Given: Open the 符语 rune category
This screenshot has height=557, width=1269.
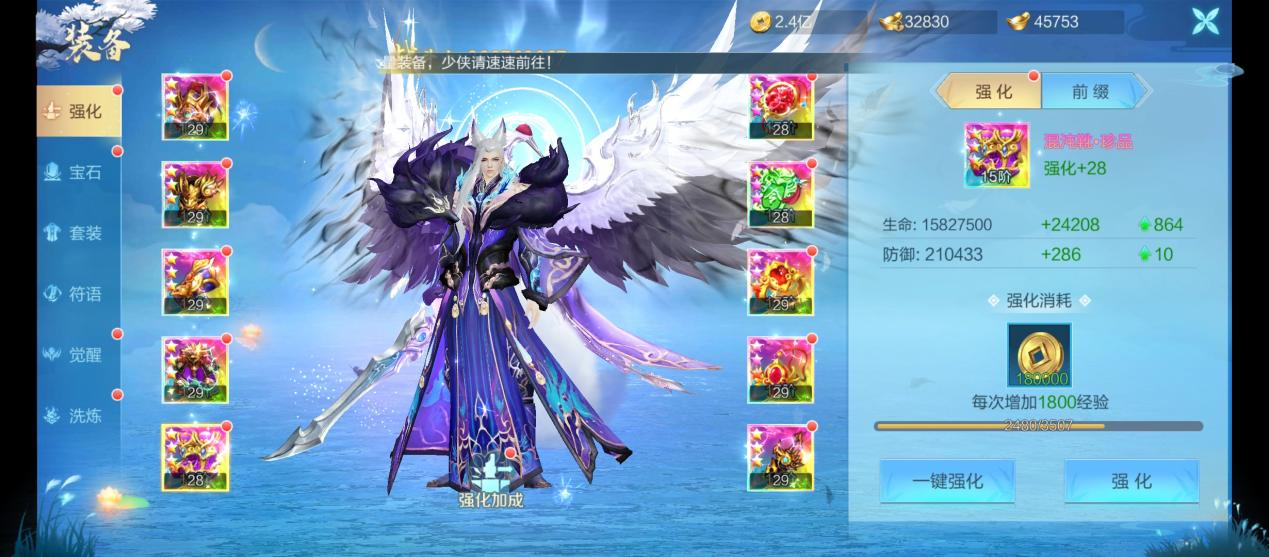Looking at the screenshot, I should point(78,295).
